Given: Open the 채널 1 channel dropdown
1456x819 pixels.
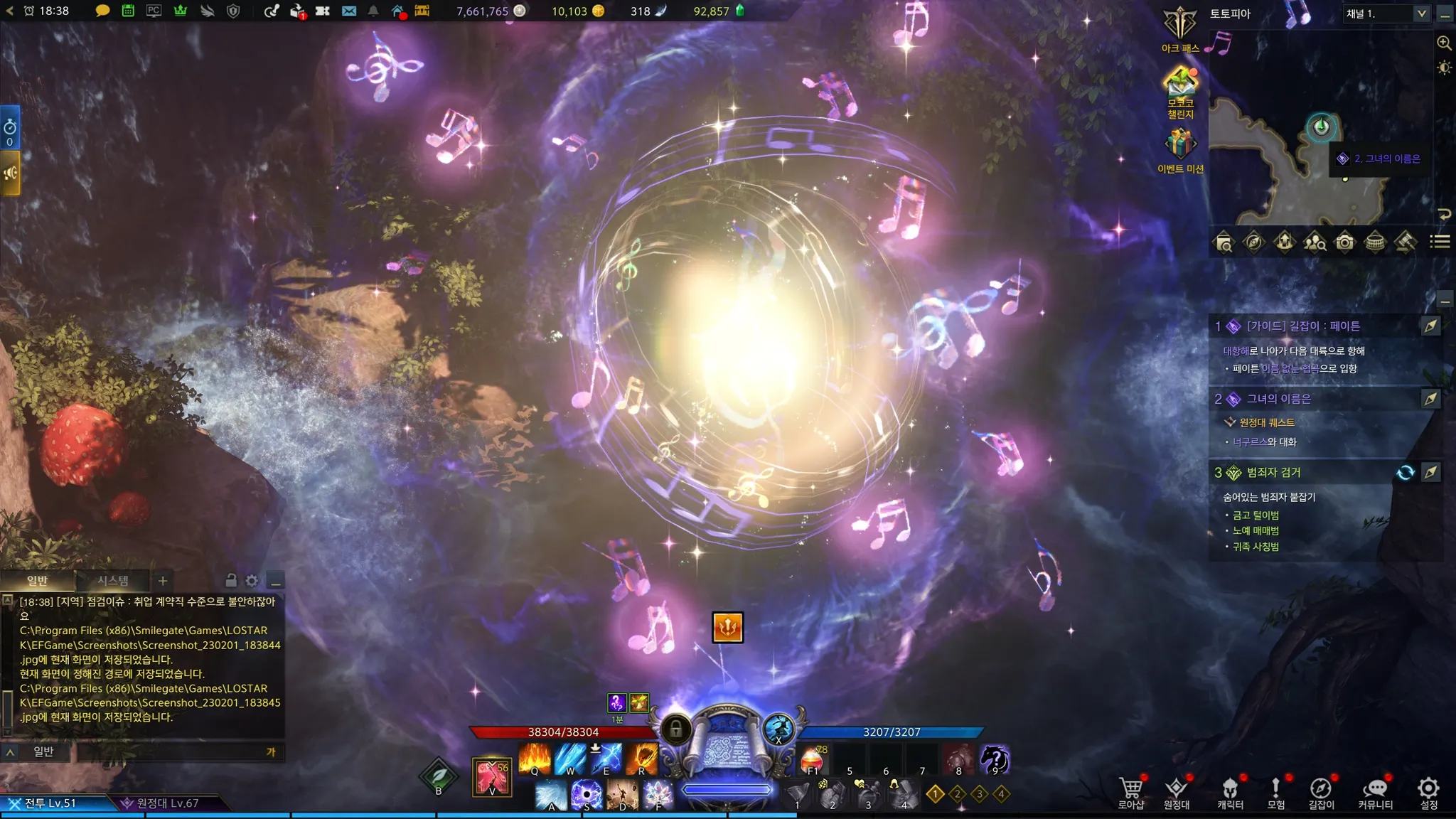Looking at the screenshot, I should [x=1386, y=14].
